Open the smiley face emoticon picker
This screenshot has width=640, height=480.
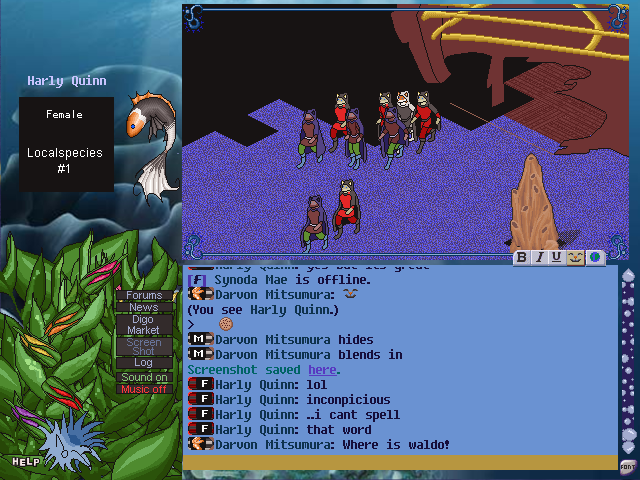coord(575,258)
